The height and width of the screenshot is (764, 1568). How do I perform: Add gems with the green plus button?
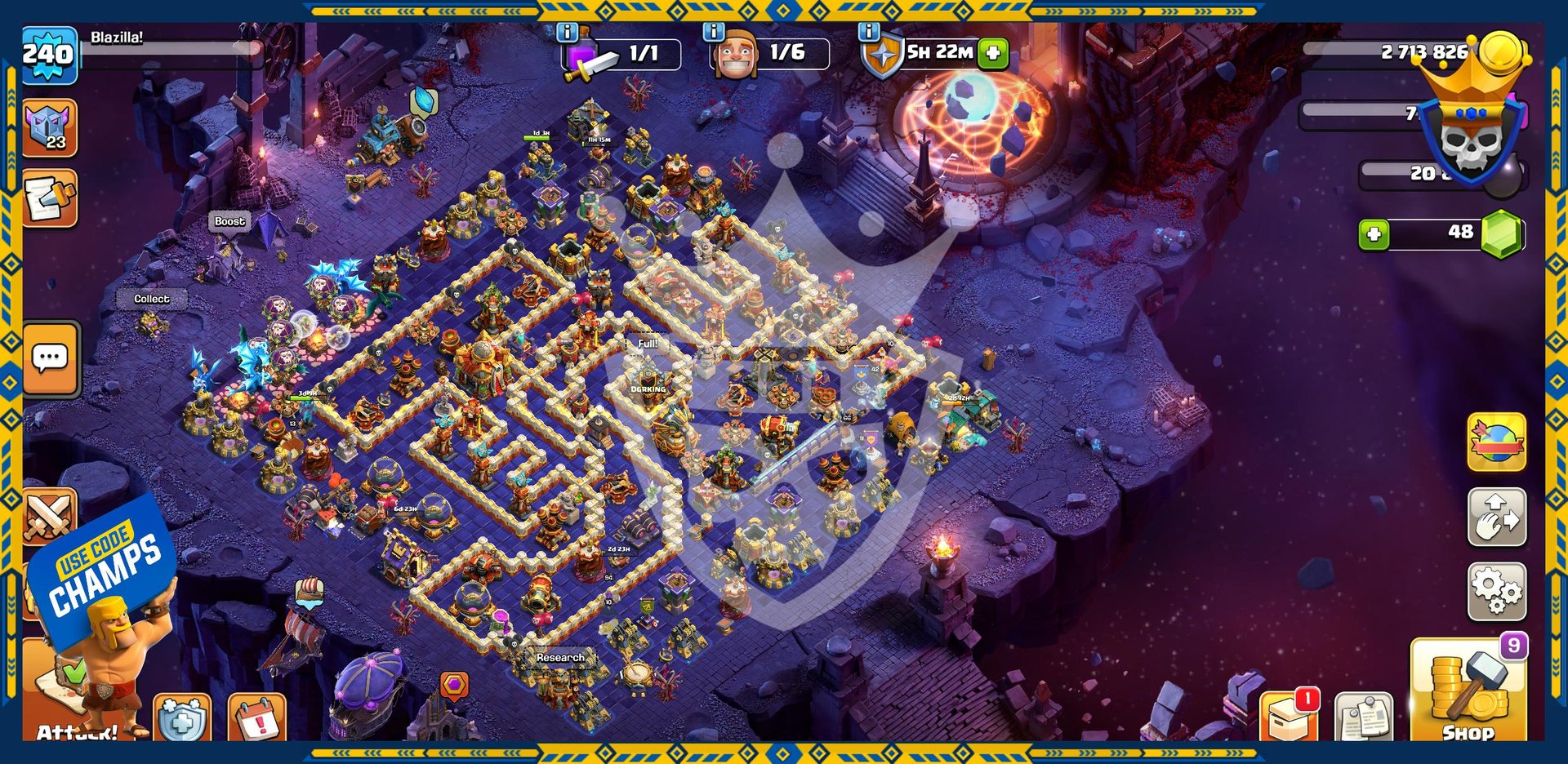1374,235
